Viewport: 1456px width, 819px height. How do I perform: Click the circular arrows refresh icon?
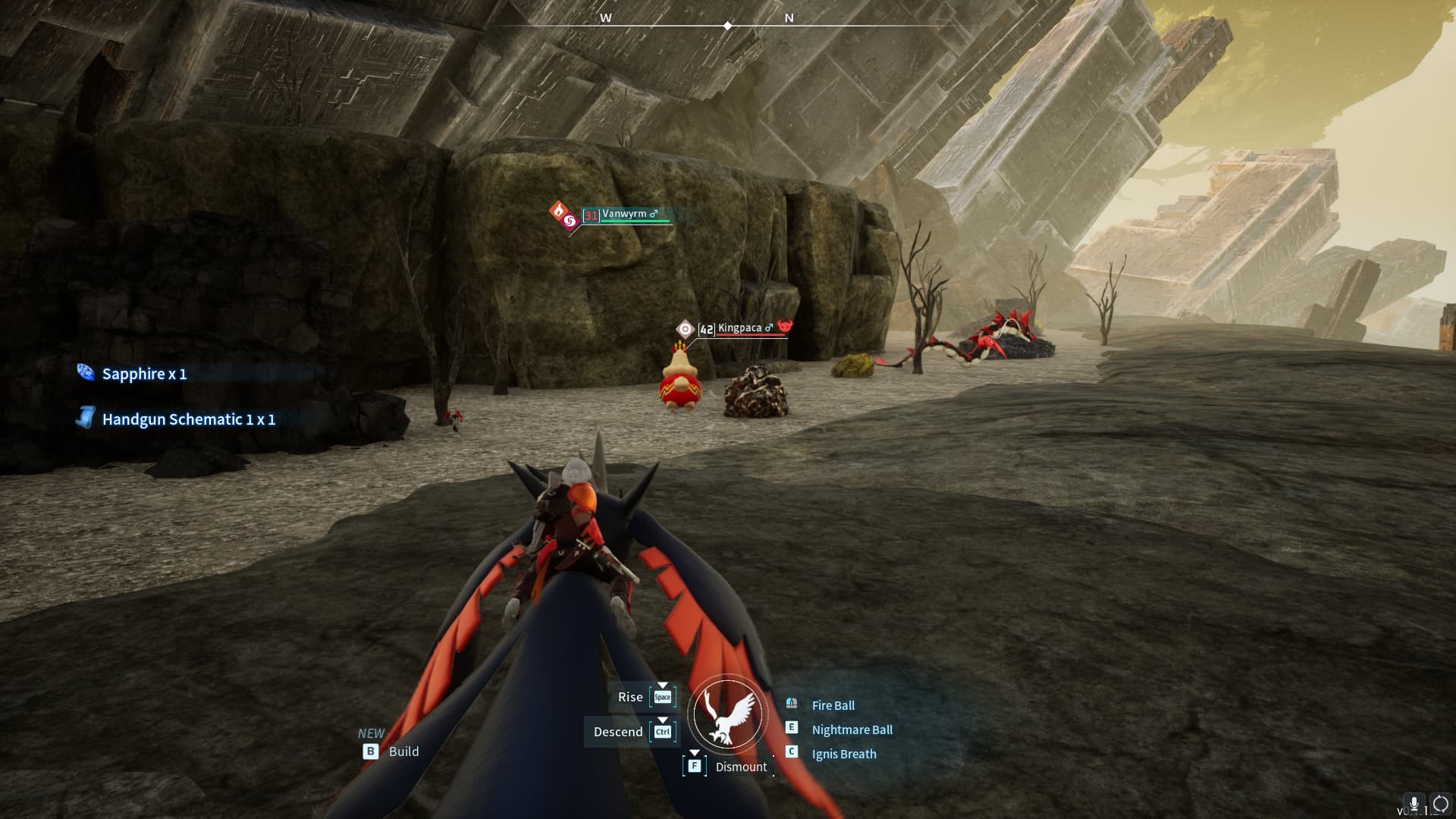pyautogui.click(x=1439, y=804)
